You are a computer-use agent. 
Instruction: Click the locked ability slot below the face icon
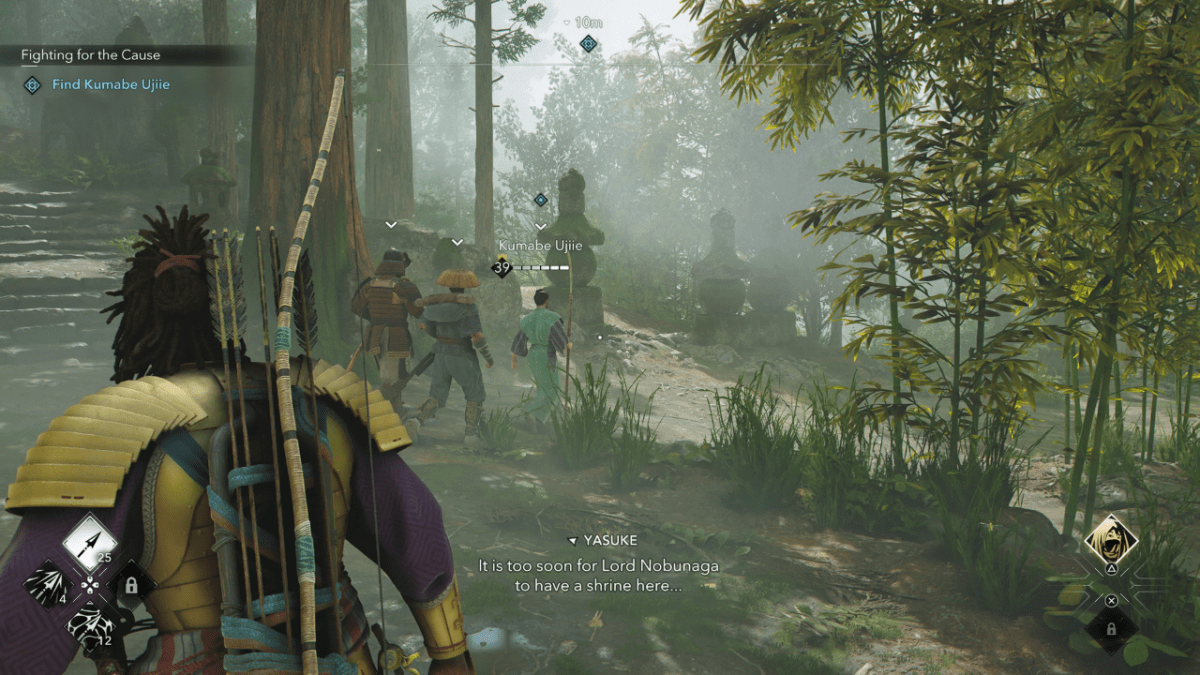click(x=1110, y=628)
